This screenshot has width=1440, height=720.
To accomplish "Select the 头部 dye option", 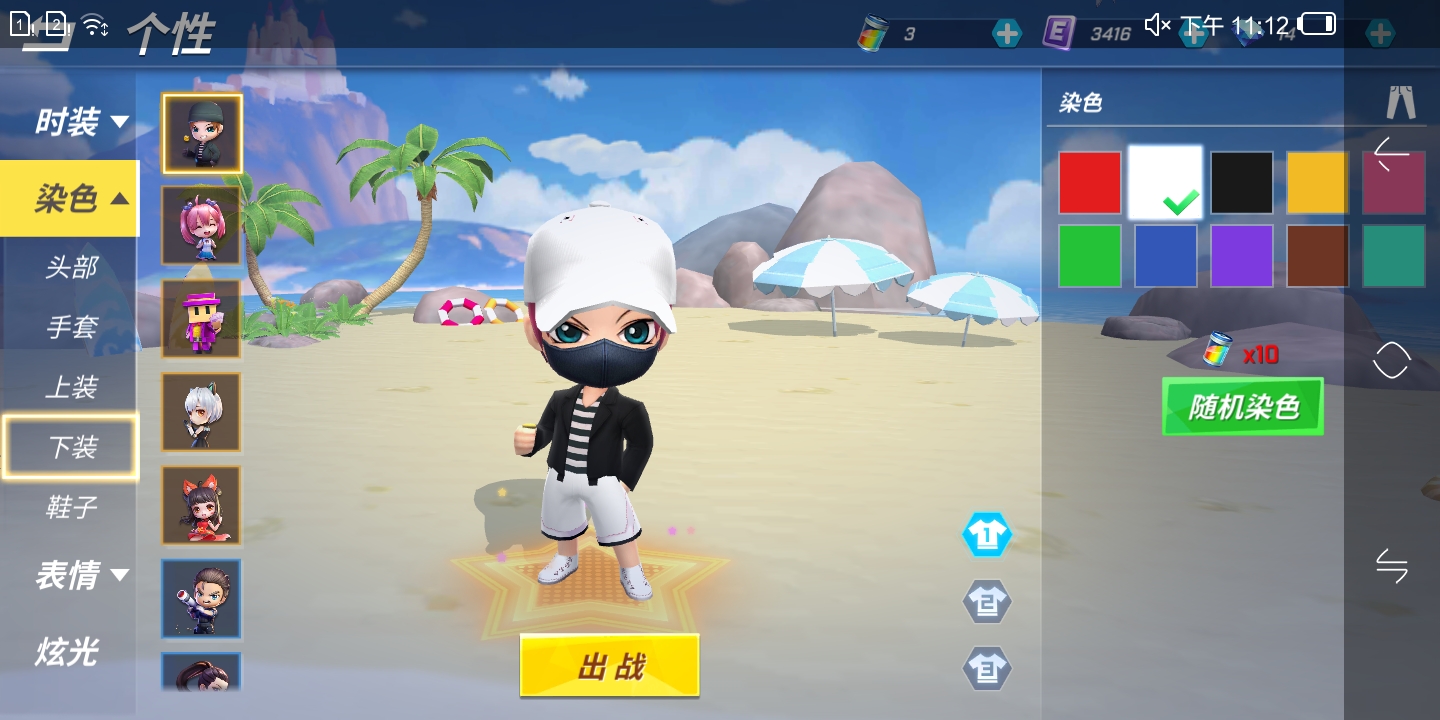I will coord(71,268).
